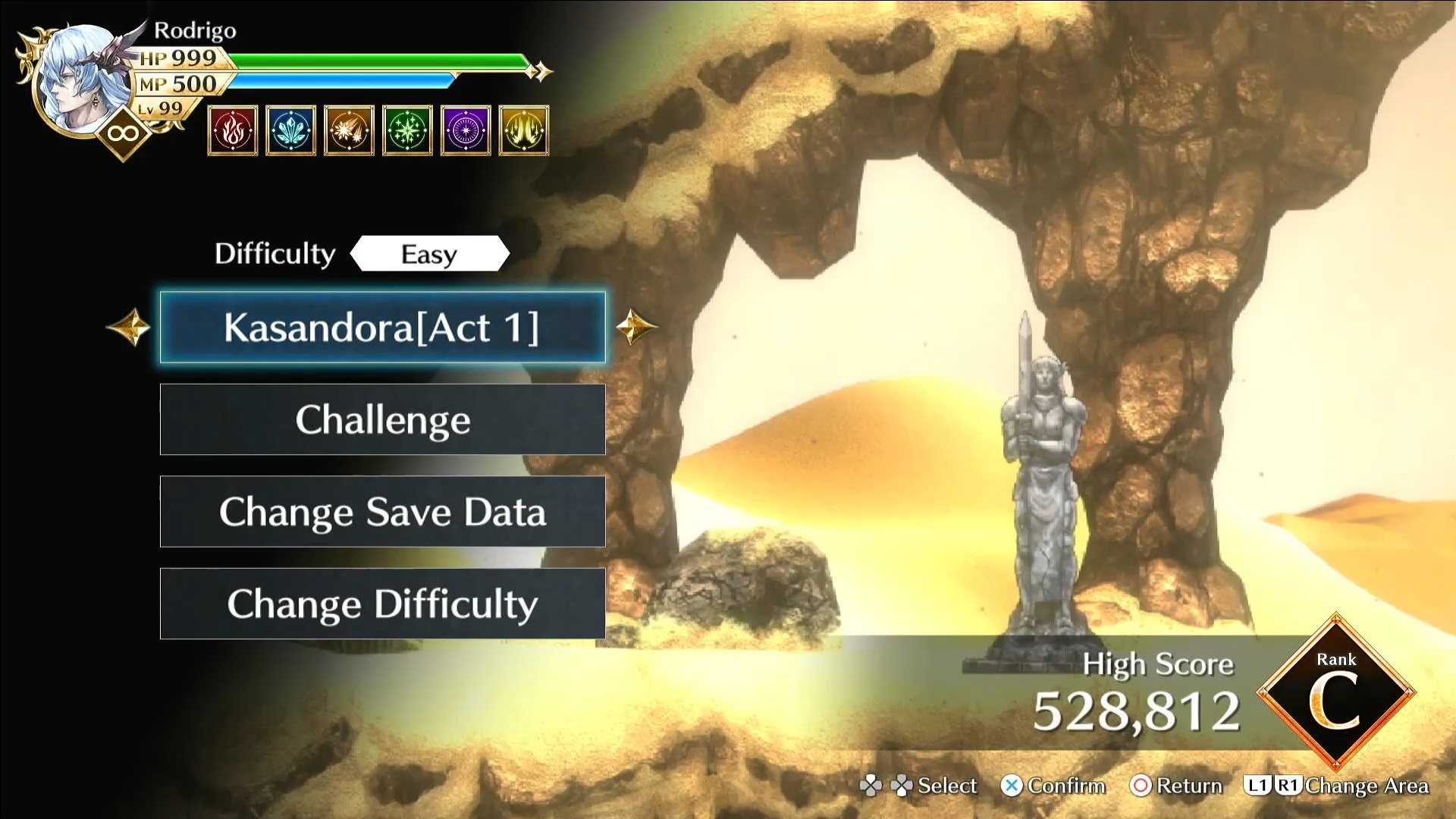Select the Kasandora[Act 1] stage entry
The width and height of the screenshot is (1456, 819).
click(382, 328)
